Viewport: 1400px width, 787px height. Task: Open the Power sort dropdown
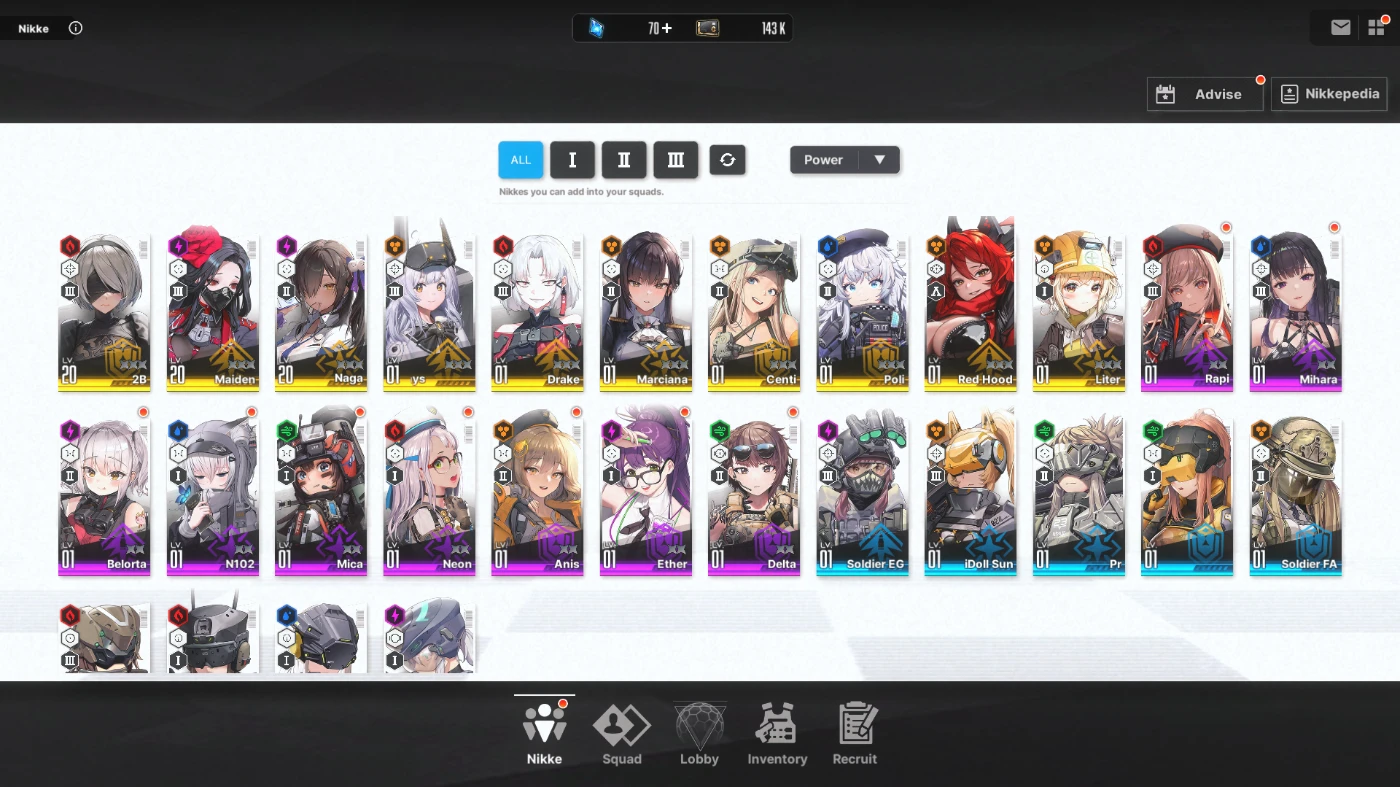(844, 159)
